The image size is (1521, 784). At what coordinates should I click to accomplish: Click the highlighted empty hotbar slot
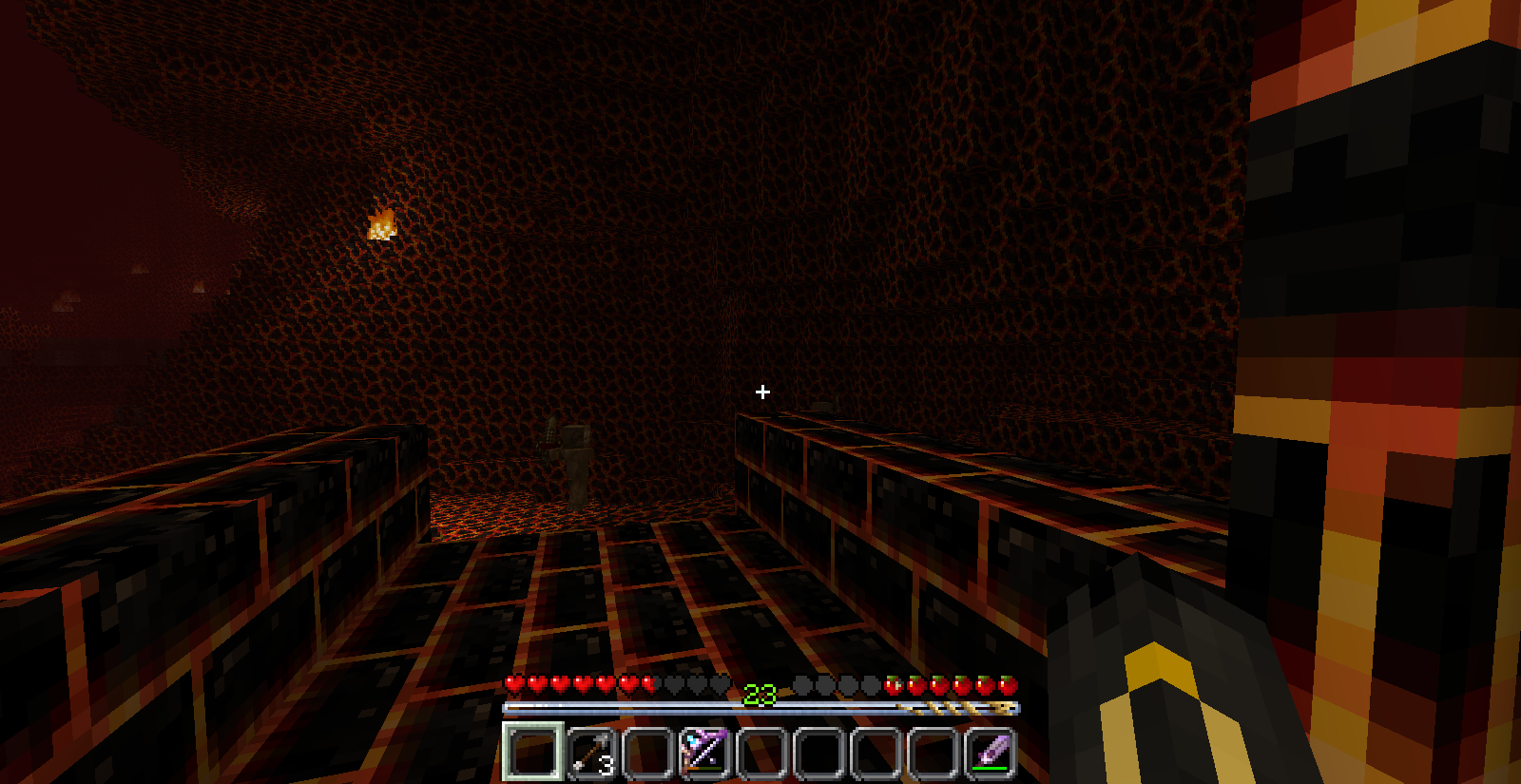[x=531, y=753]
